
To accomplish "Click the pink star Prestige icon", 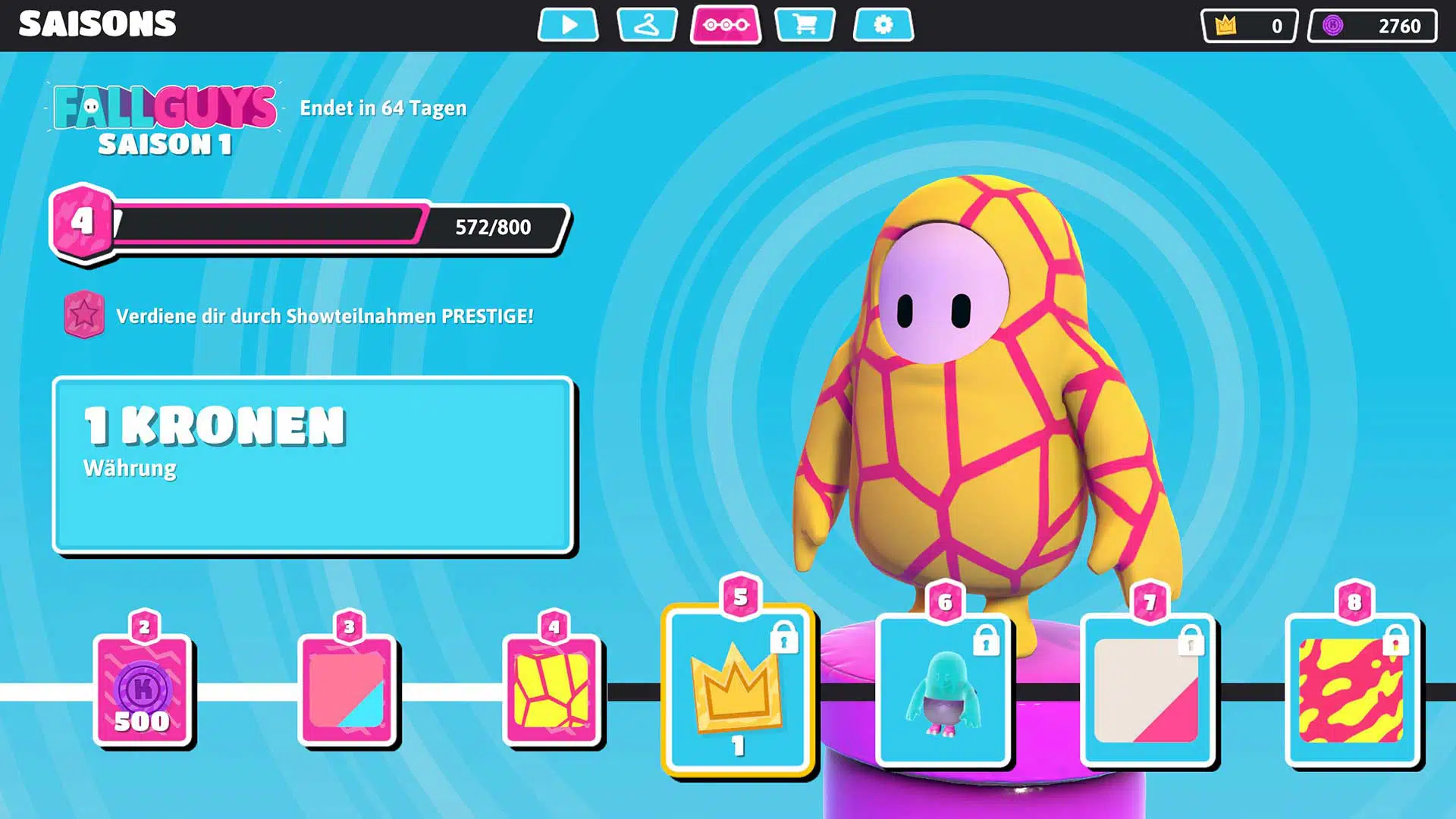I will click(84, 315).
